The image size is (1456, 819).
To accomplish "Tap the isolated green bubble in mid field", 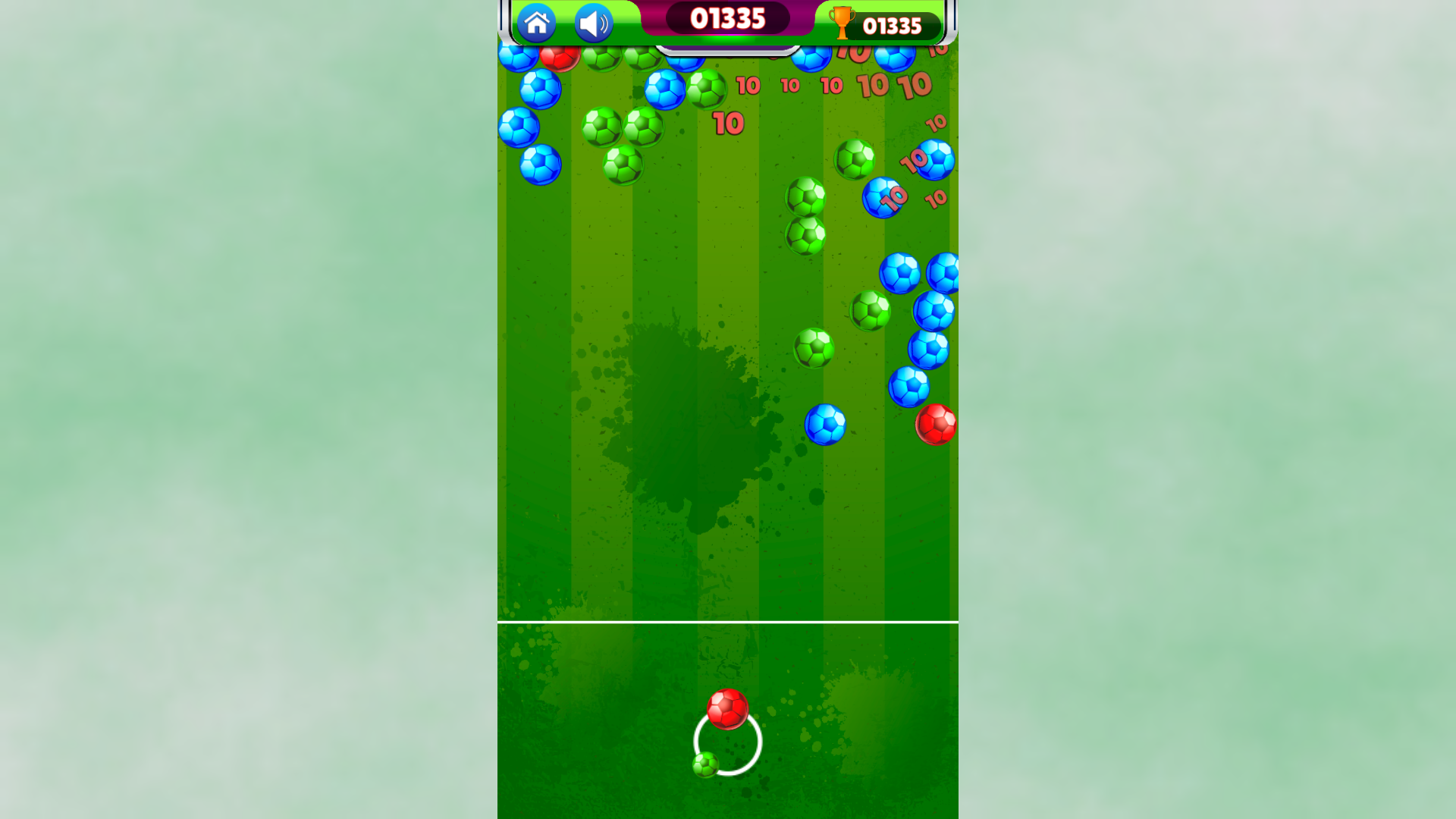I will (812, 350).
